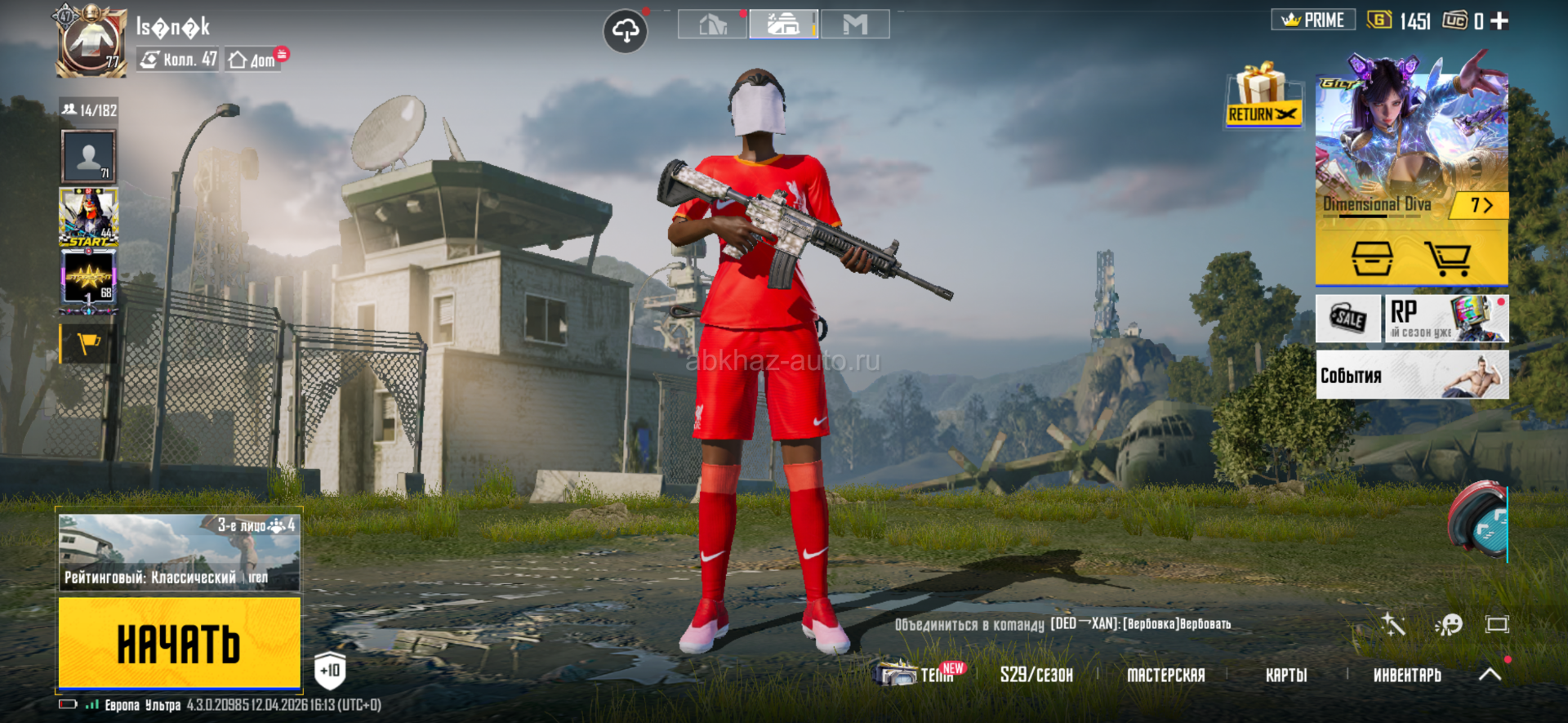Expand the bottom menu with the arrow

click(x=1490, y=674)
